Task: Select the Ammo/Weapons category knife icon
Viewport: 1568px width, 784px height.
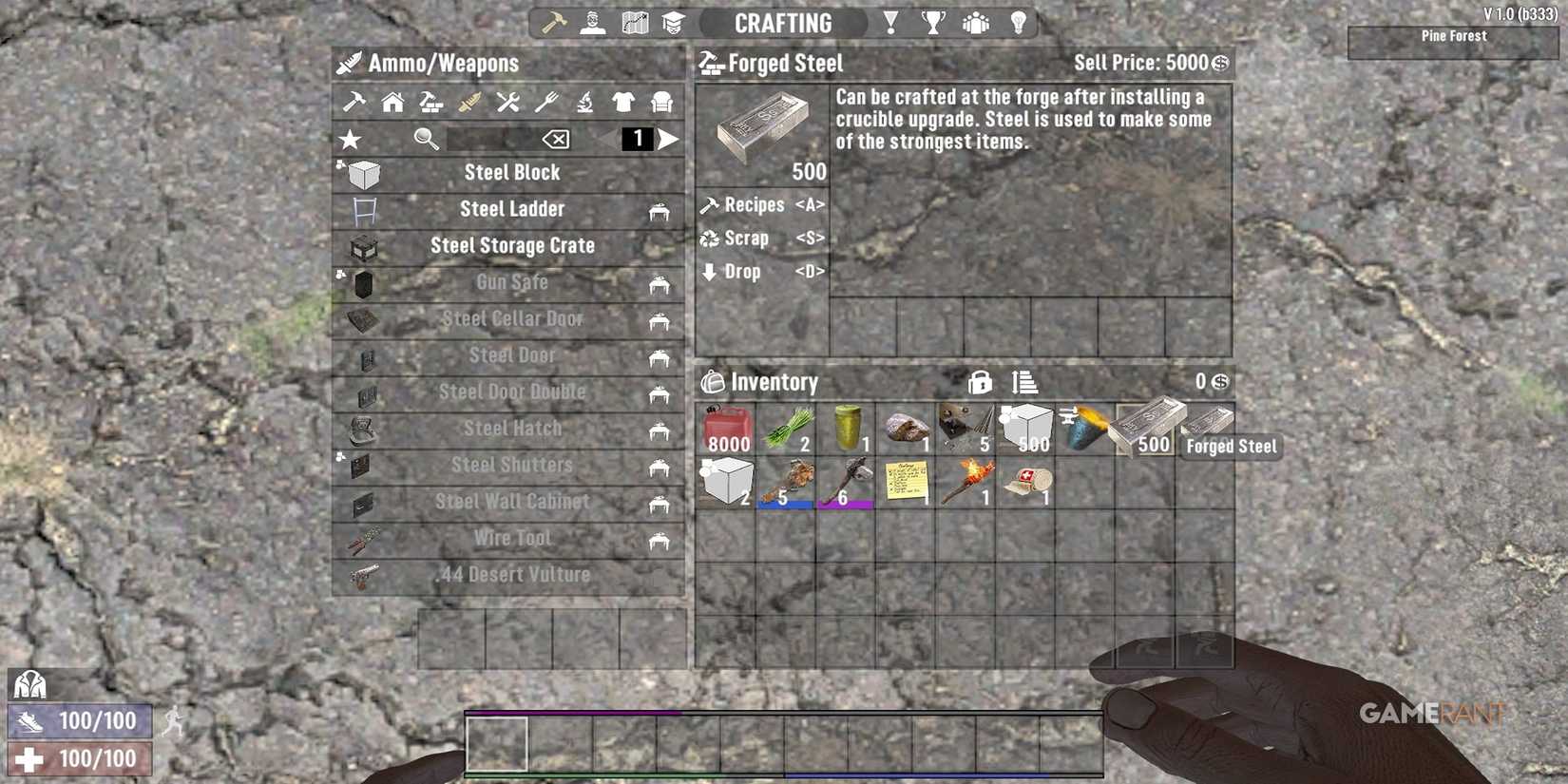Action: 469,105
